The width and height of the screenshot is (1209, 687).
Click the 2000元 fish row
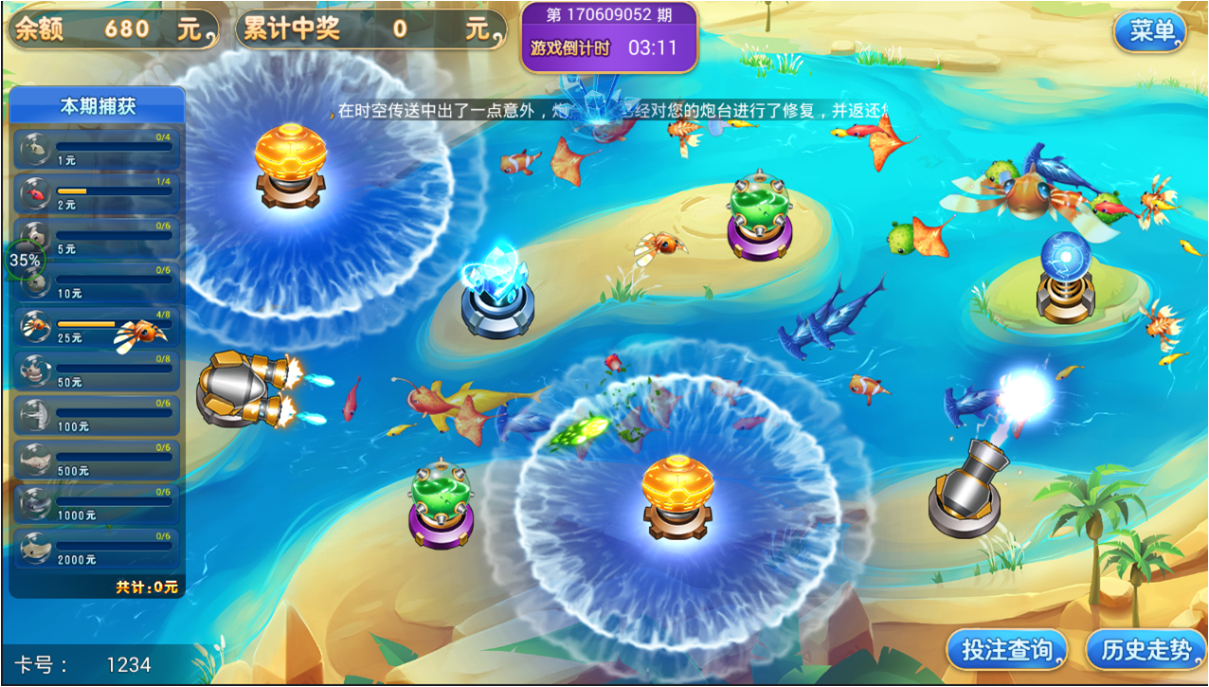coord(97,548)
